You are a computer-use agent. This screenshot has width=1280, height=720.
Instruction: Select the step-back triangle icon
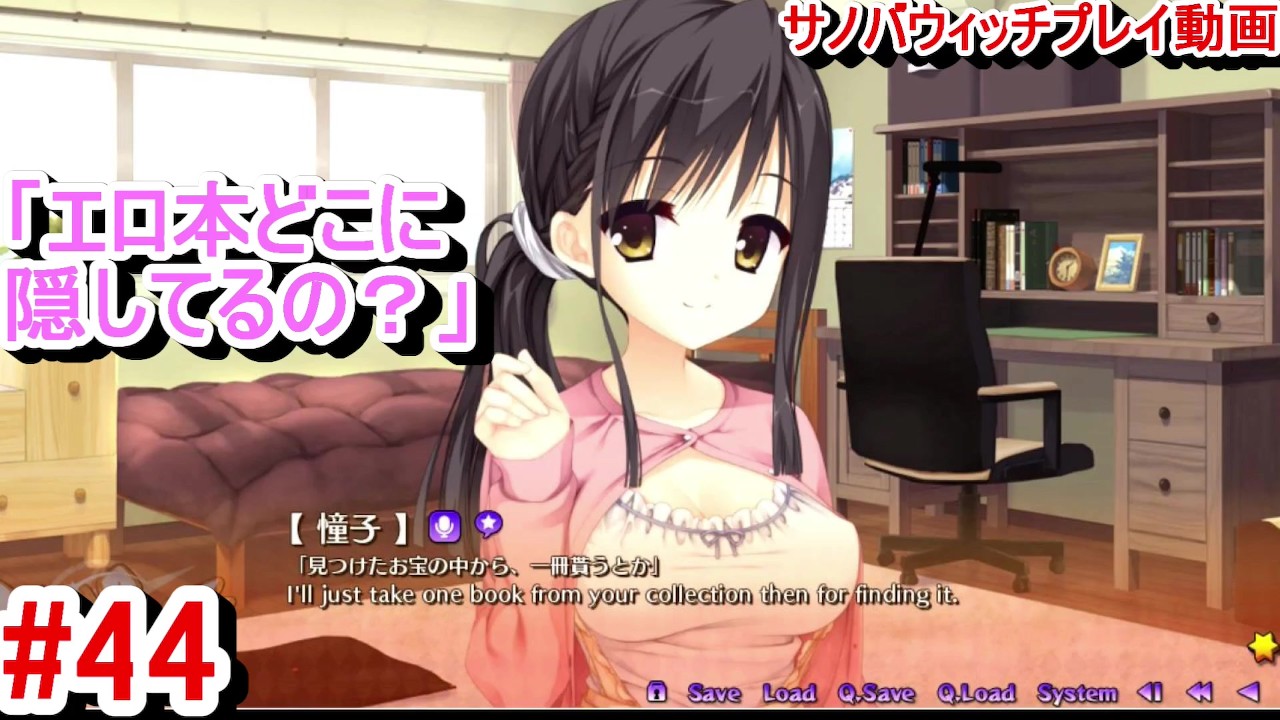click(1150, 692)
